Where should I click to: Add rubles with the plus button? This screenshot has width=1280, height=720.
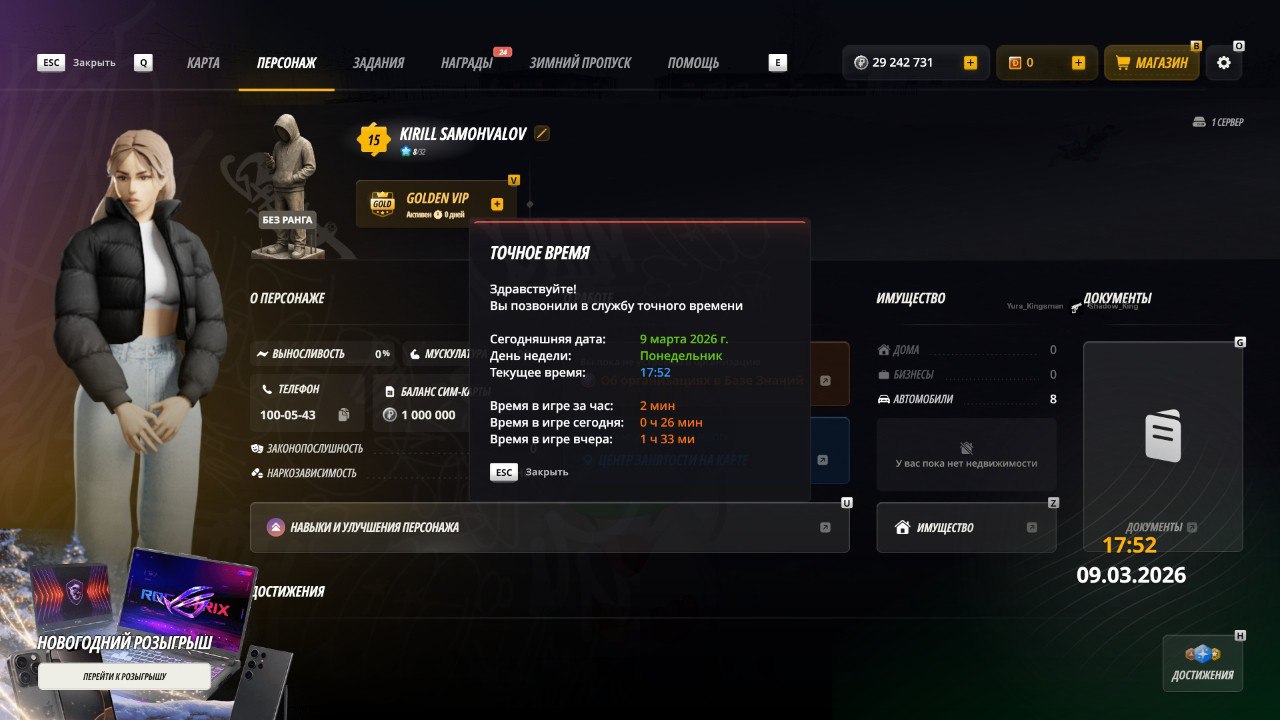[970, 63]
